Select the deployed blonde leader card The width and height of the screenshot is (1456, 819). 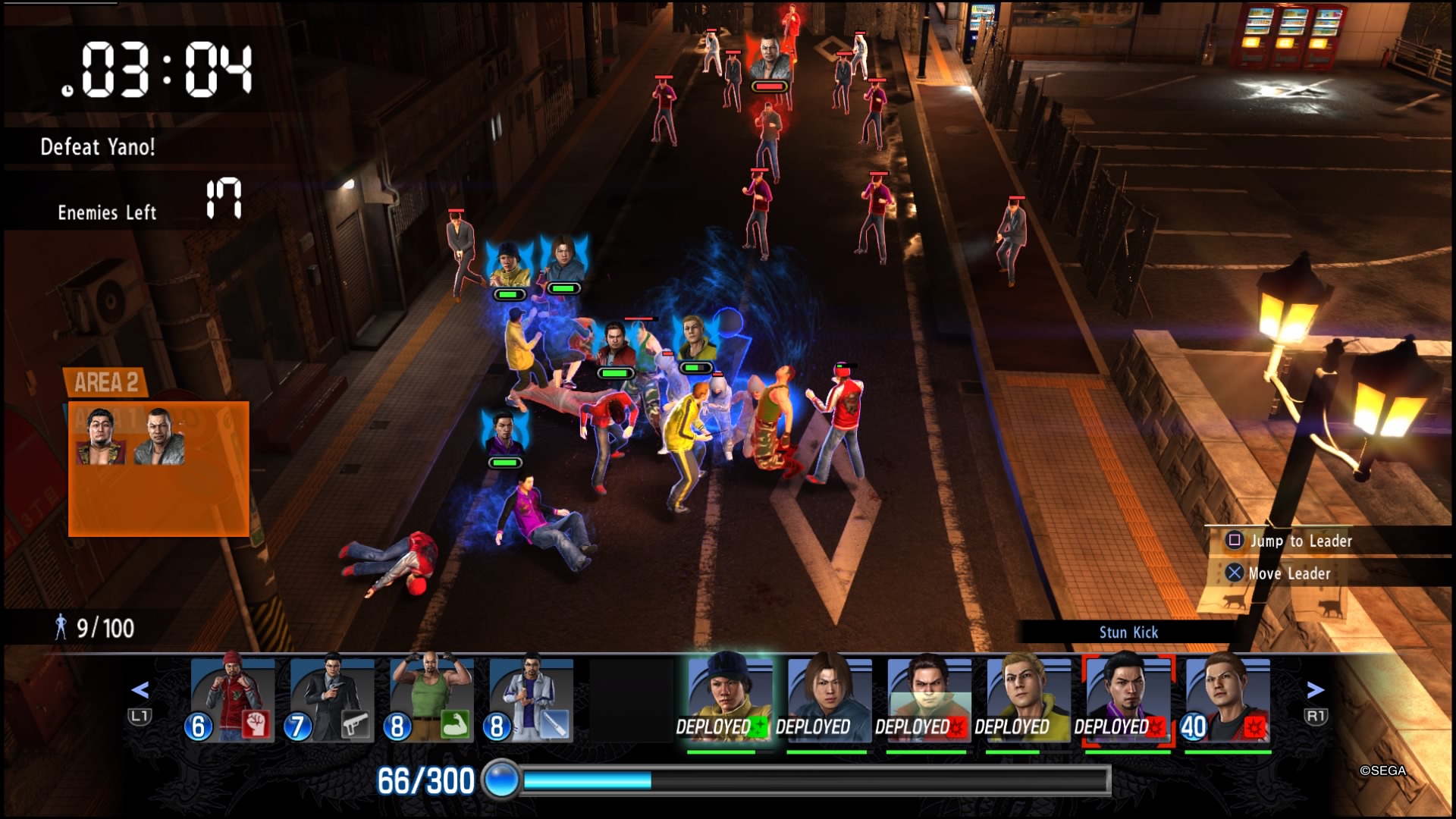coord(1028,698)
